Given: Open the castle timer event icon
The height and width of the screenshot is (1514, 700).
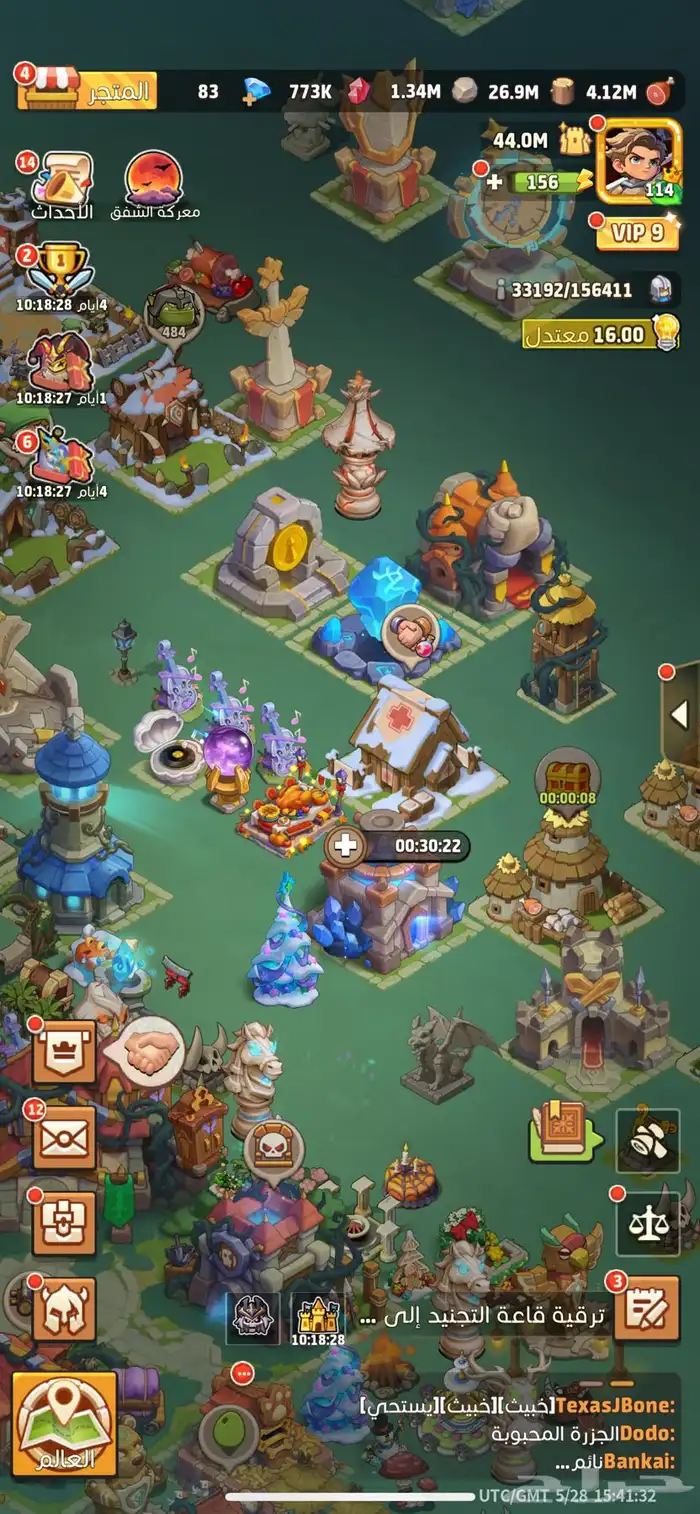Looking at the screenshot, I should point(318,1315).
